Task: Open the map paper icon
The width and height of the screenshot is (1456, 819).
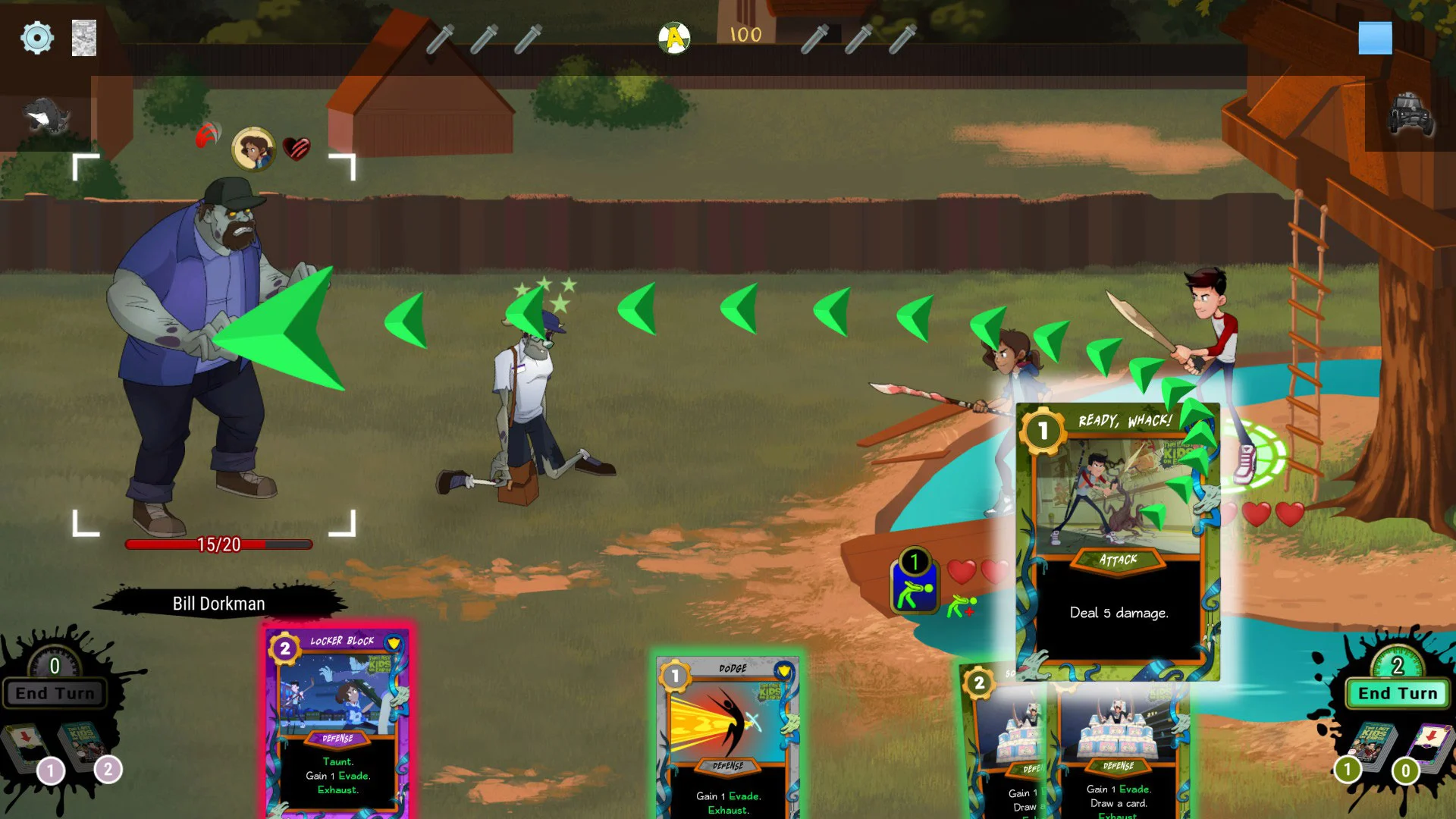Action: (x=84, y=38)
